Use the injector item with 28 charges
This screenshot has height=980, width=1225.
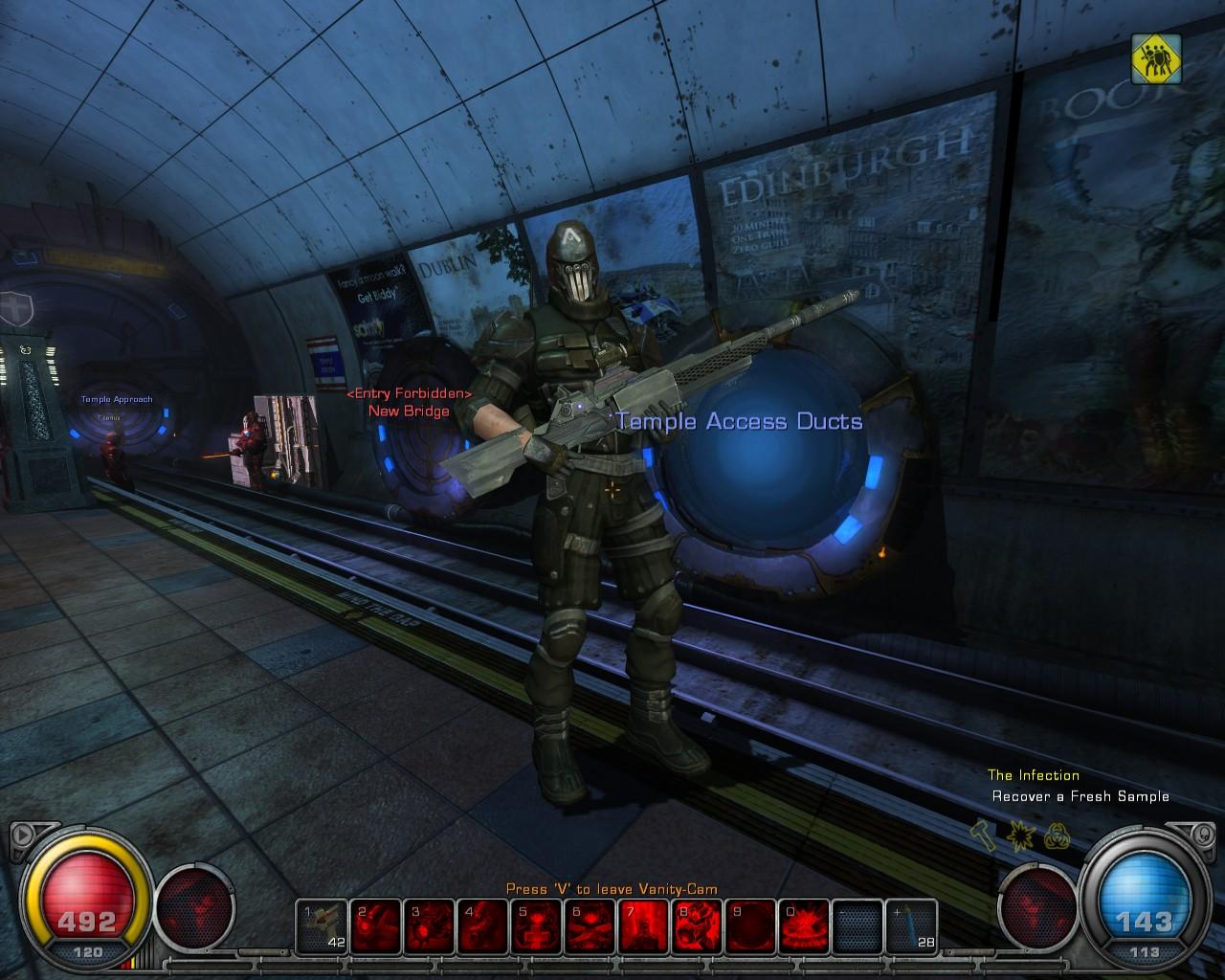(x=910, y=926)
